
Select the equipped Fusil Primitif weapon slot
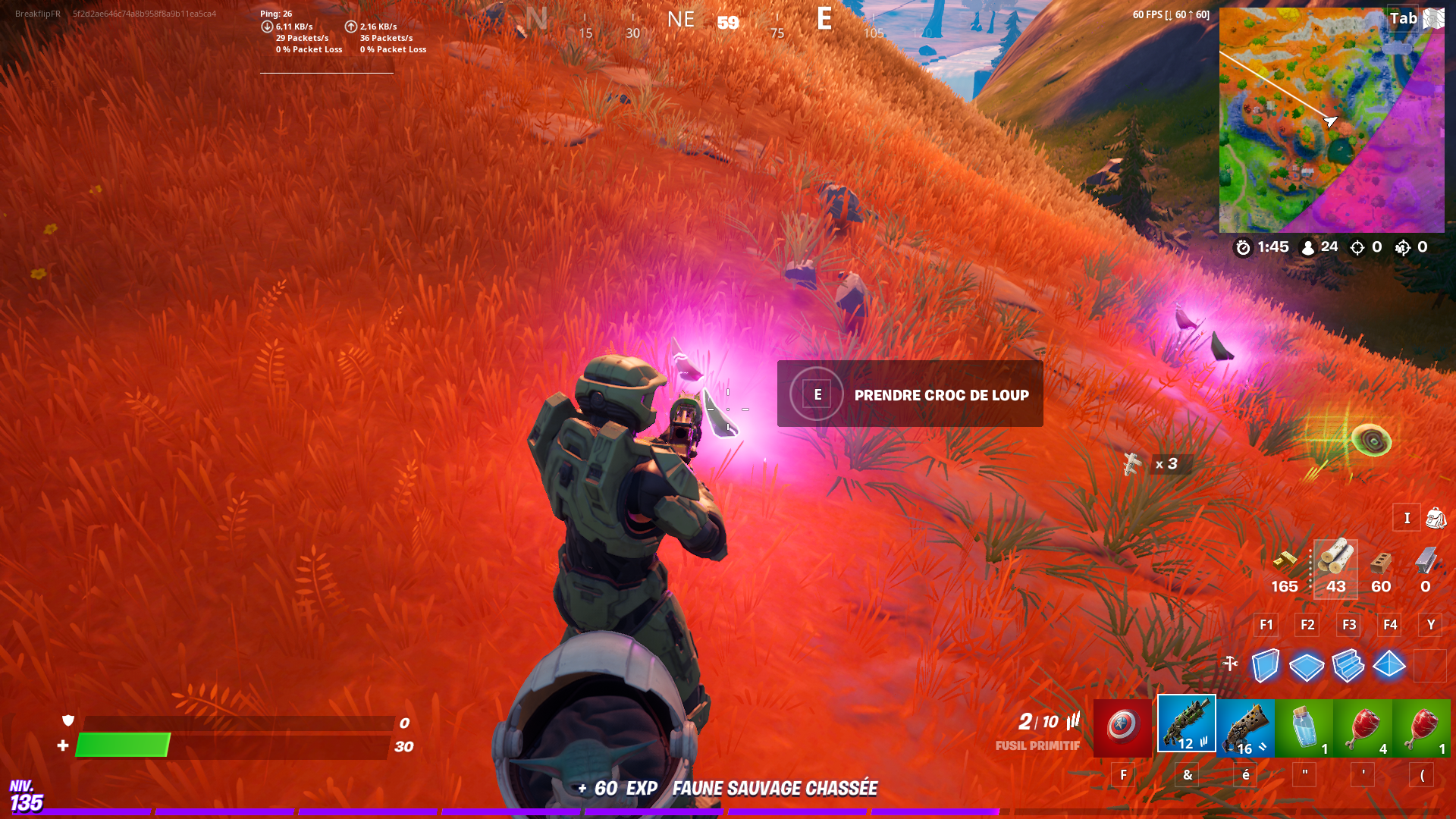[1185, 724]
